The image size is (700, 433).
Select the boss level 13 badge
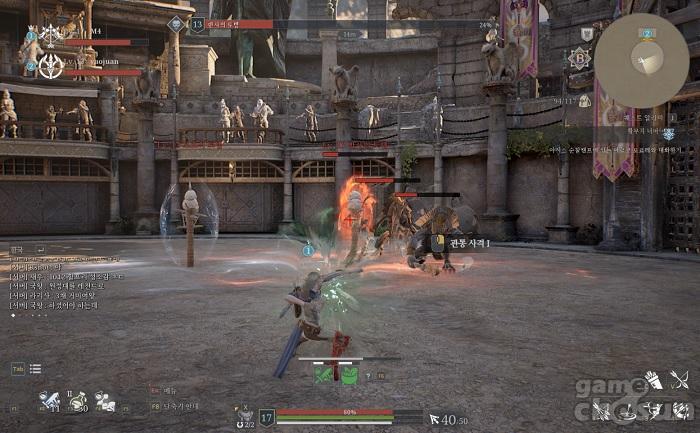[197, 24]
